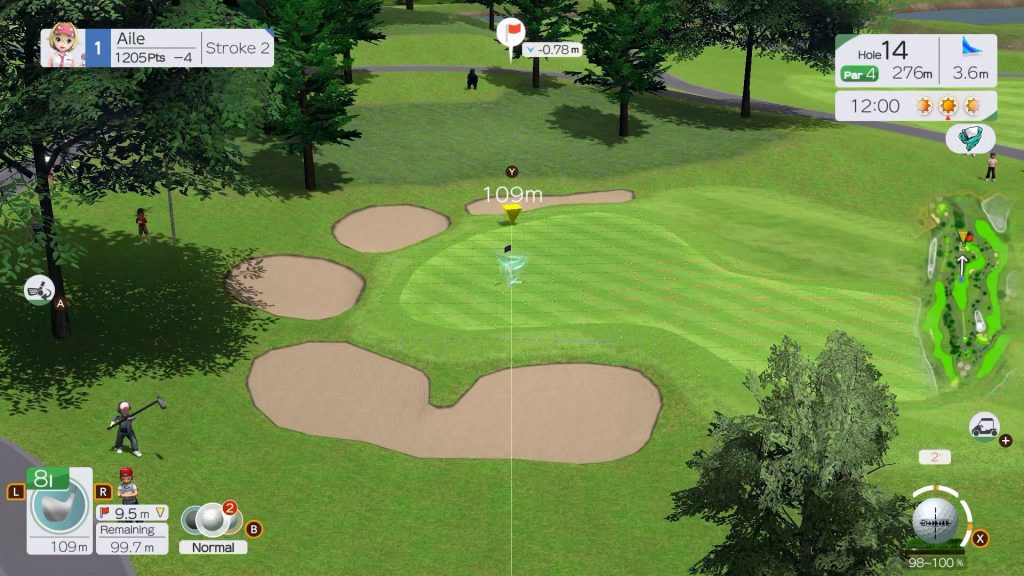Select the 8-iron club icon
The width and height of the screenshot is (1024, 576).
(60, 506)
